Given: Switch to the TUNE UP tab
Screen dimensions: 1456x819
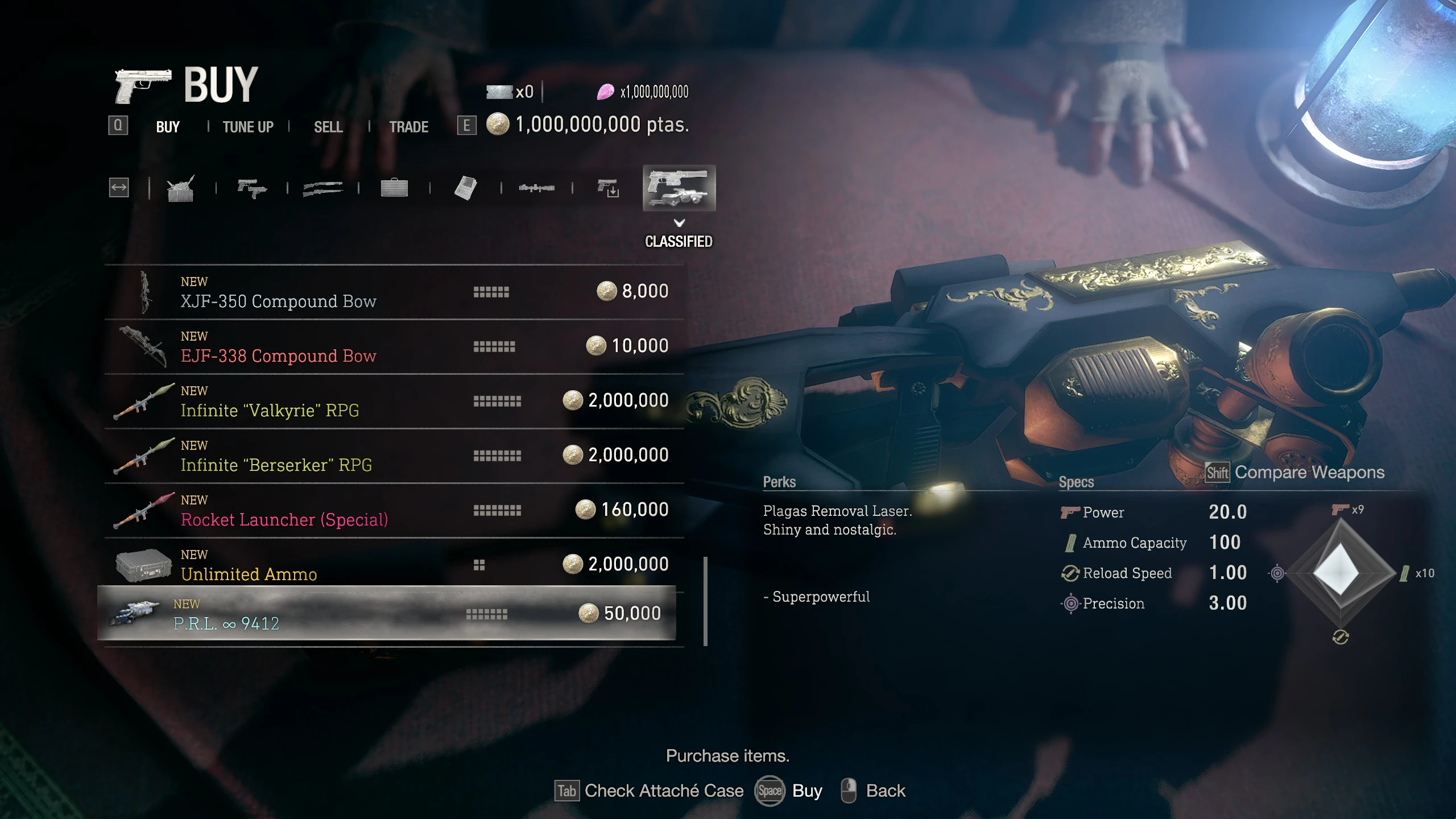Looking at the screenshot, I should pyautogui.click(x=248, y=126).
